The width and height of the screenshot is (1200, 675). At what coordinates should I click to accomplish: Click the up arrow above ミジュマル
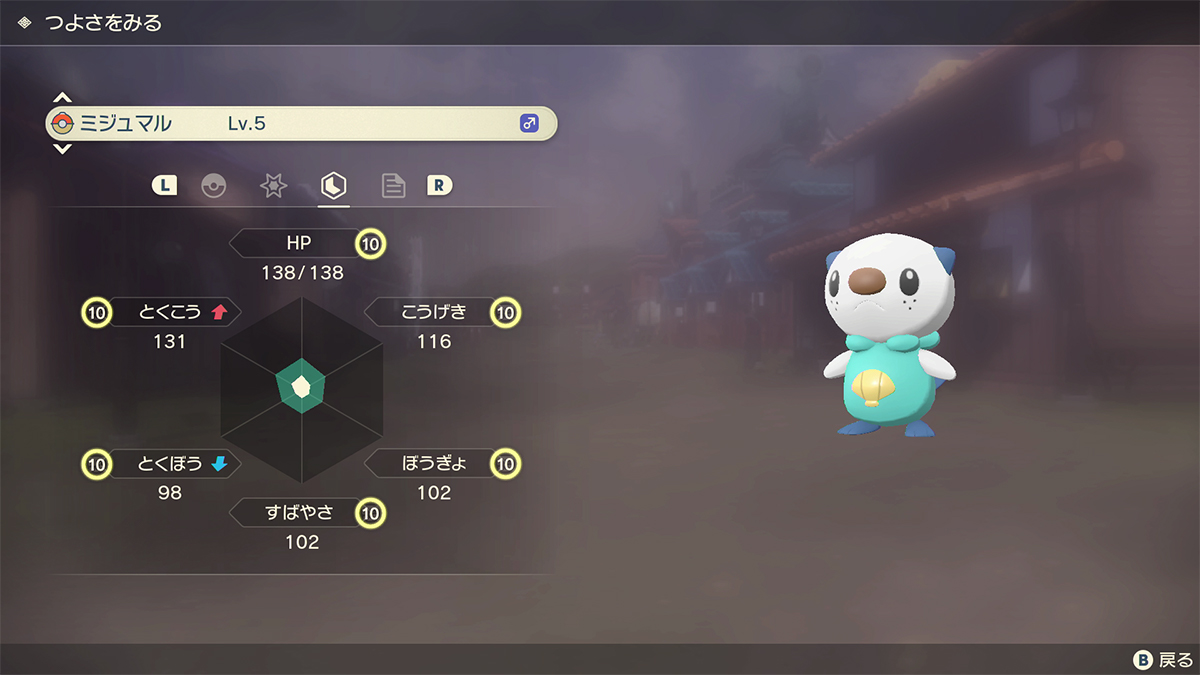tap(62, 98)
